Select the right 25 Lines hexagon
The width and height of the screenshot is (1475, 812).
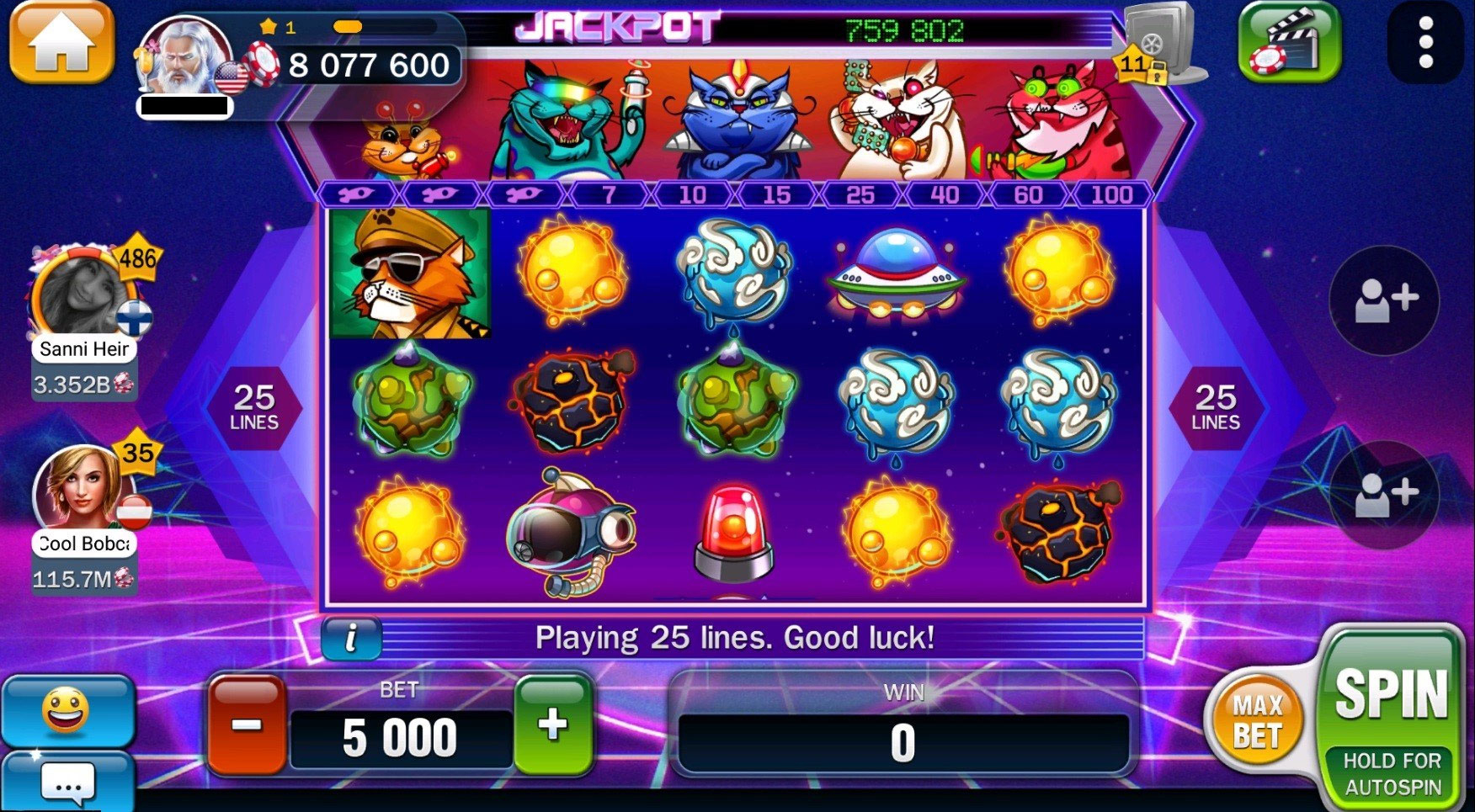click(x=1215, y=408)
